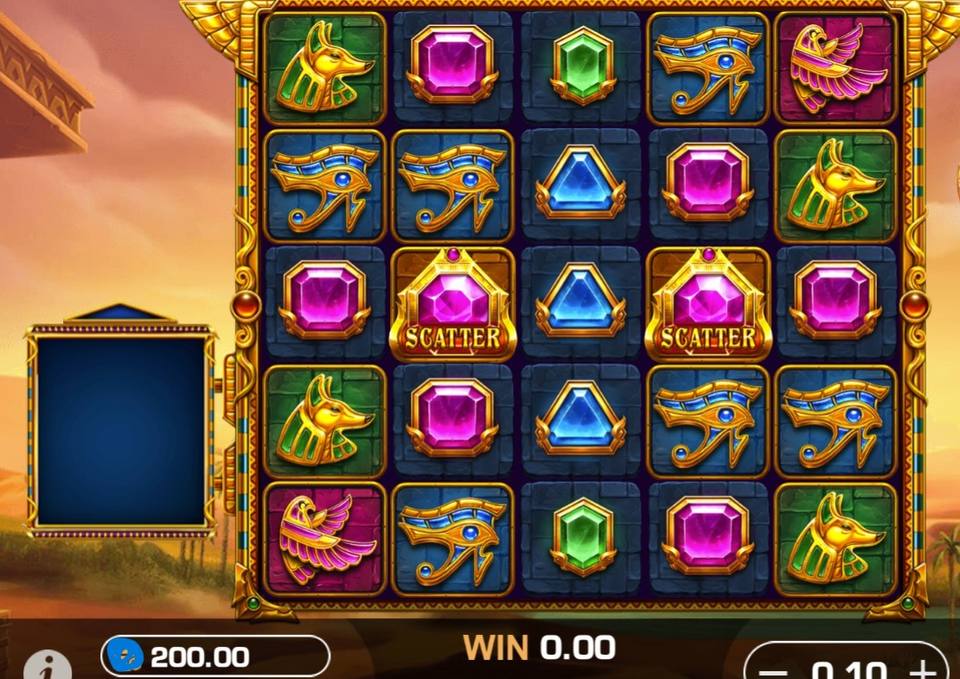Click the 200.00 credit balance pill

click(x=215, y=656)
